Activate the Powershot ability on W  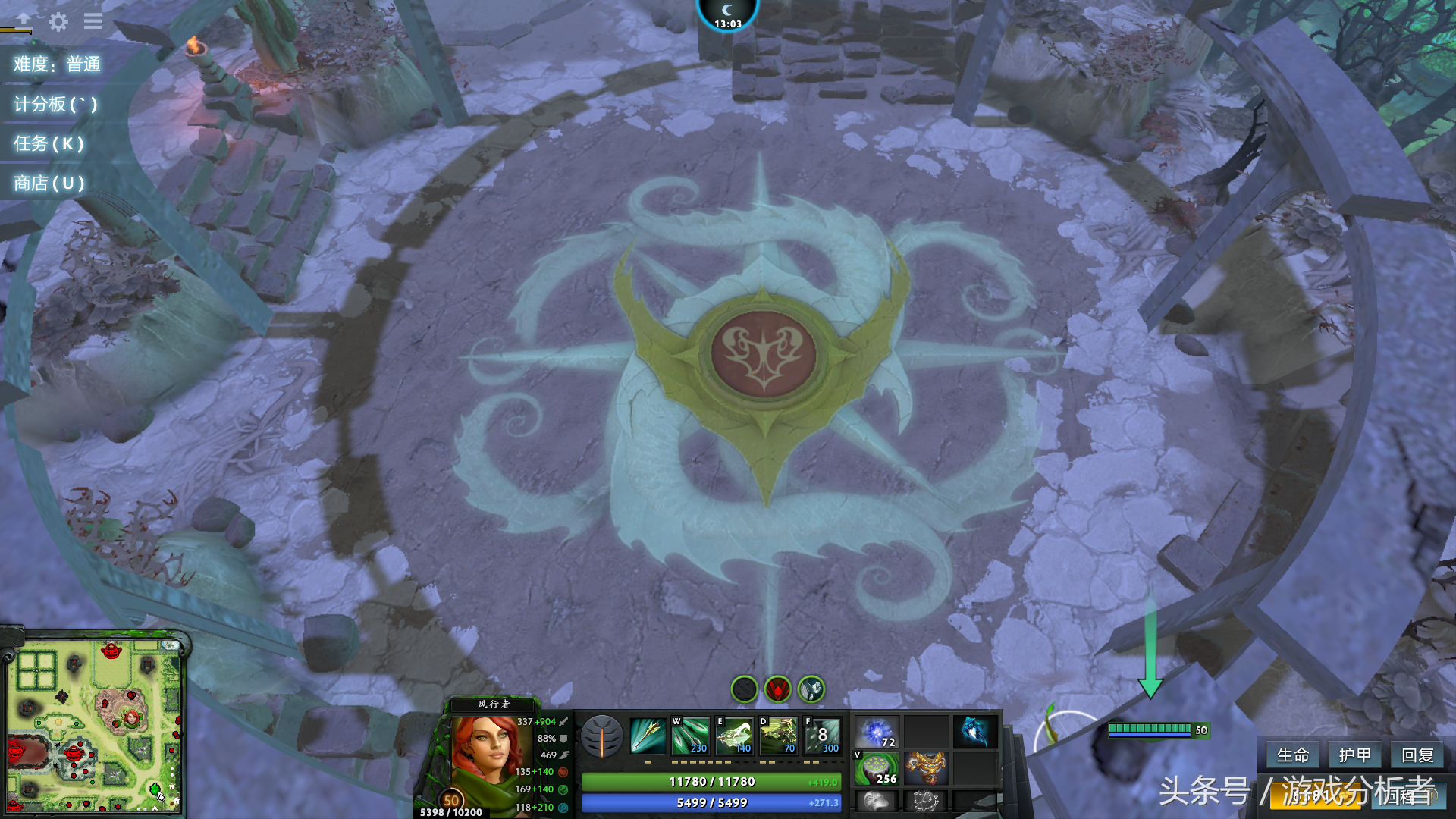pyautogui.click(x=691, y=736)
